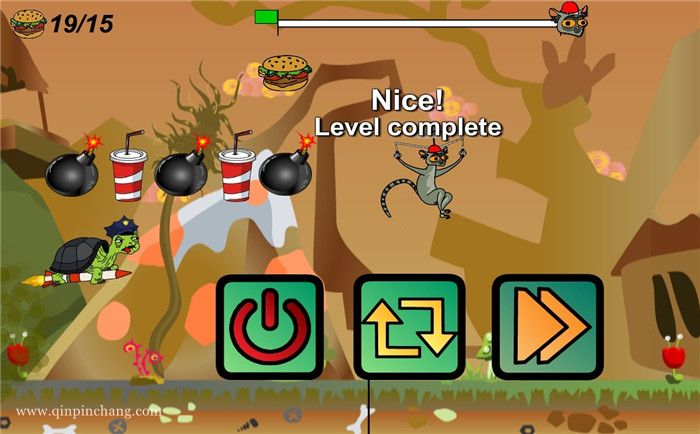Viewport: 700px width, 434px height.
Task: Continue to next level with double-arrow button
Action: 547,327
